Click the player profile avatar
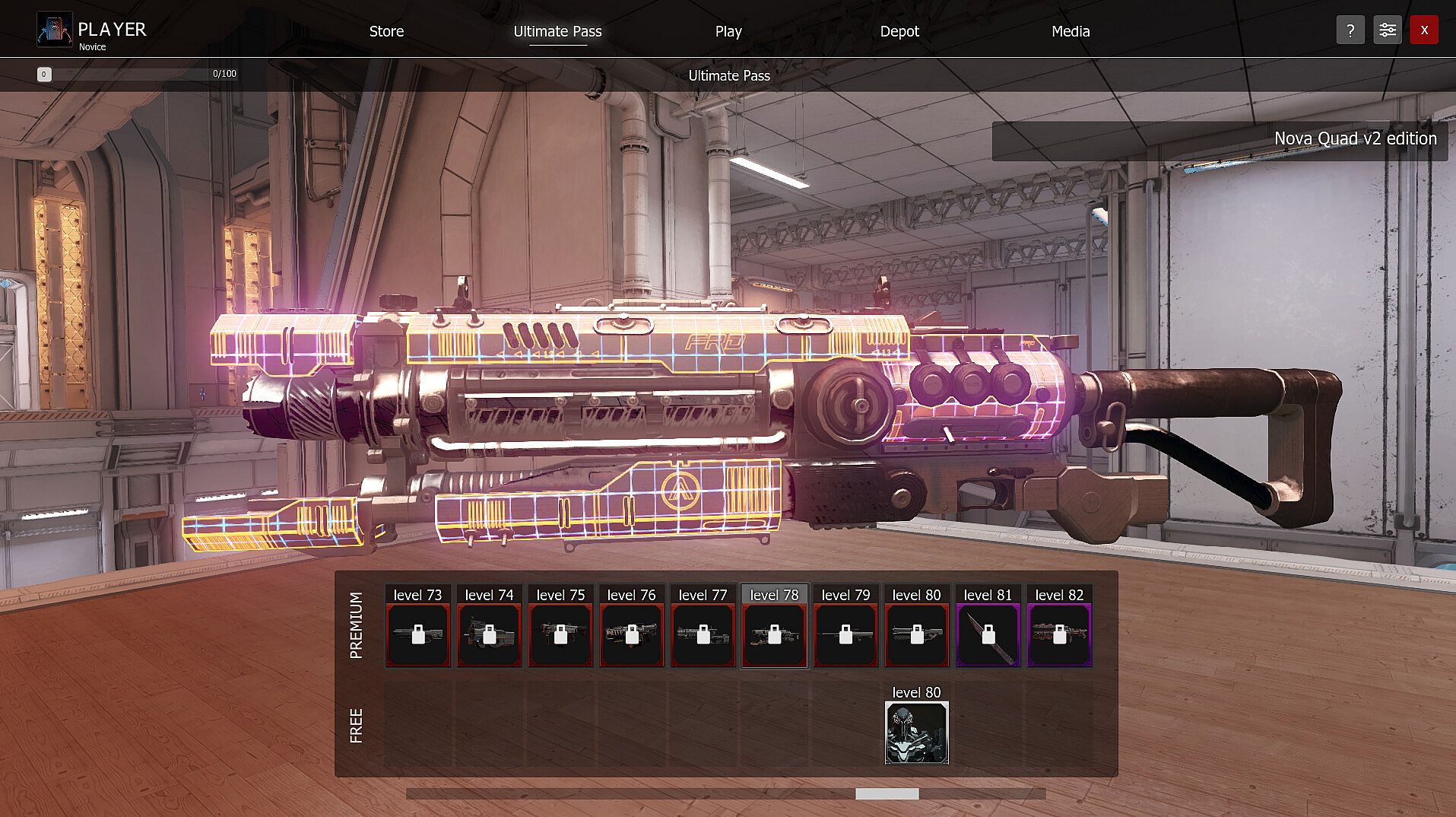This screenshot has width=1456, height=817. coord(54,30)
